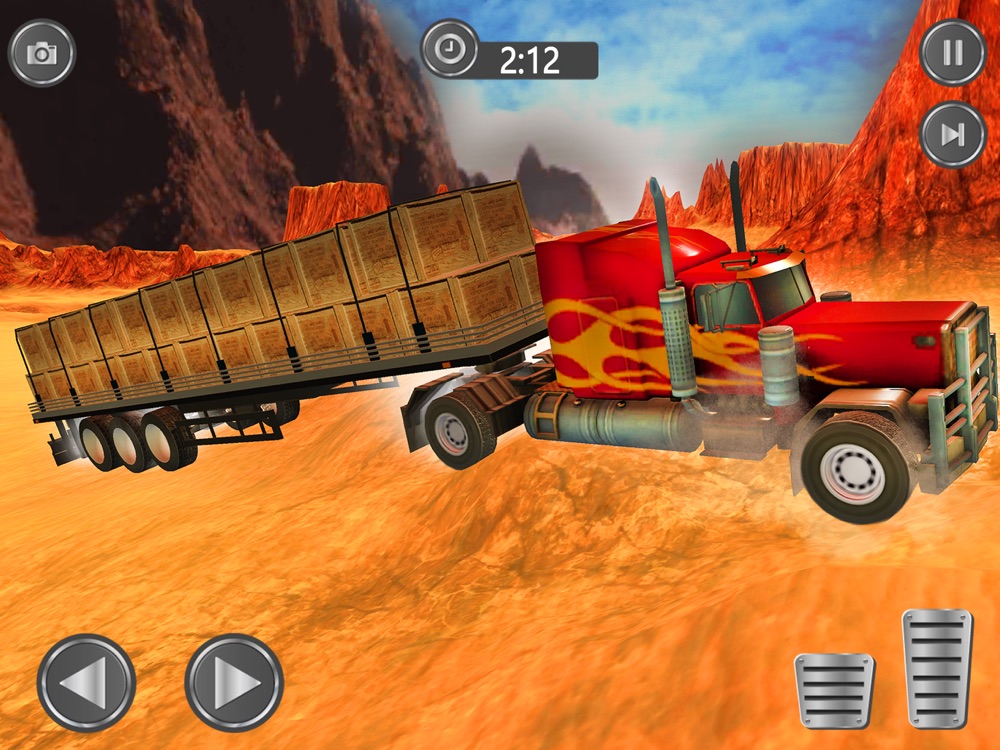Viewport: 1000px width, 750px height.
Task: Tap the camera view button
Action: [x=42, y=53]
